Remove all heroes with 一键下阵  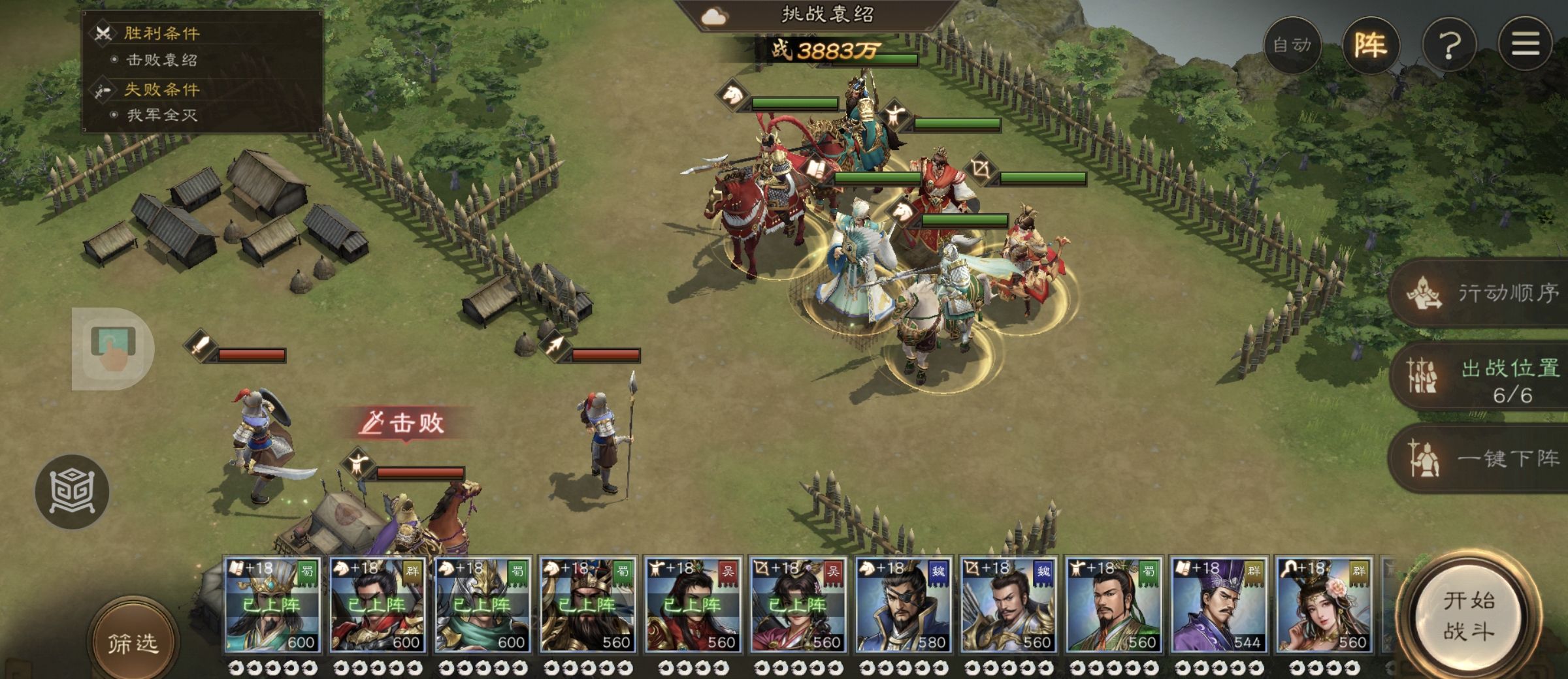point(1483,459)
